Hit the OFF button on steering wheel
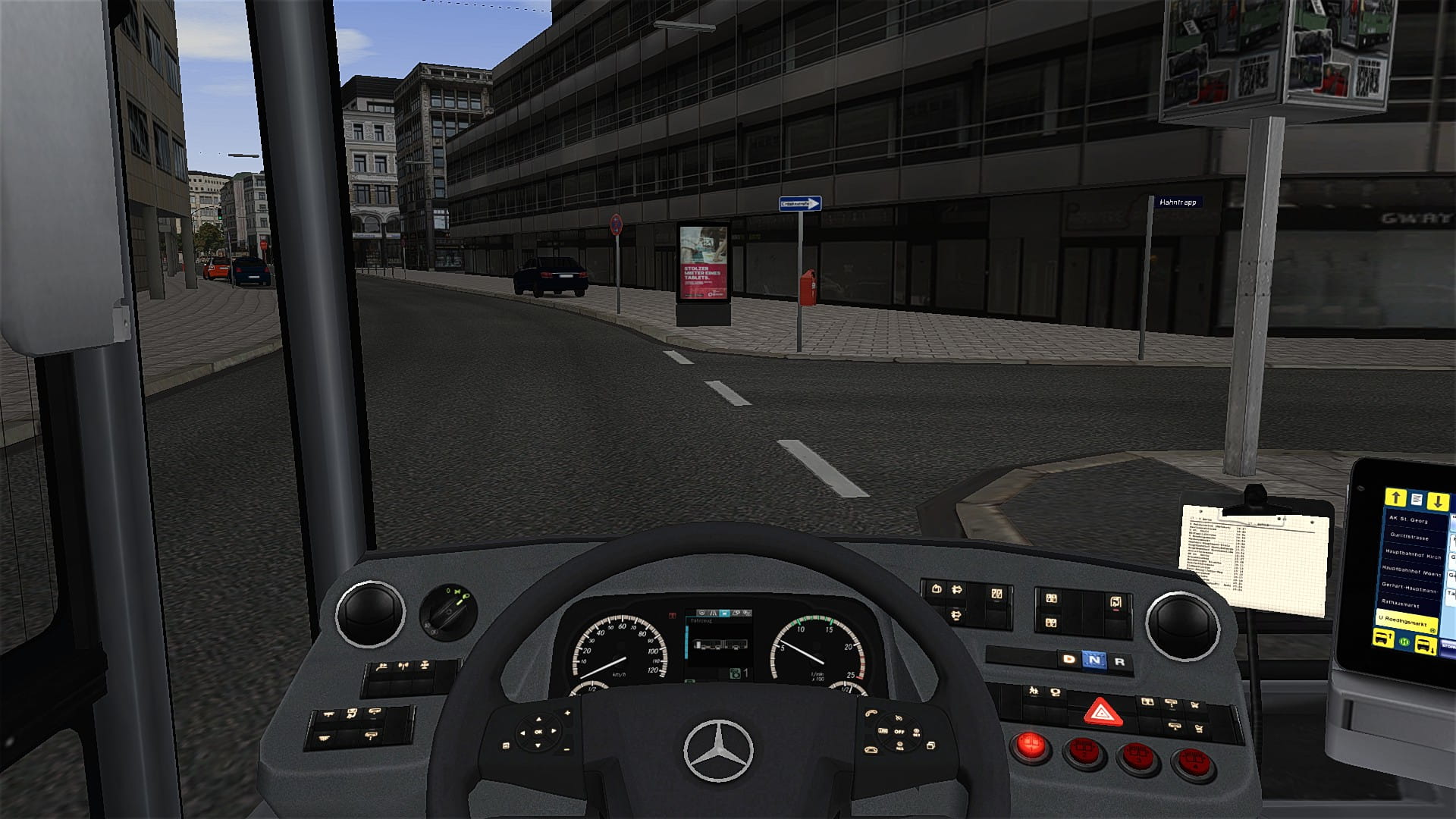Screen dimensions: 1456x819 pos(899,732)
